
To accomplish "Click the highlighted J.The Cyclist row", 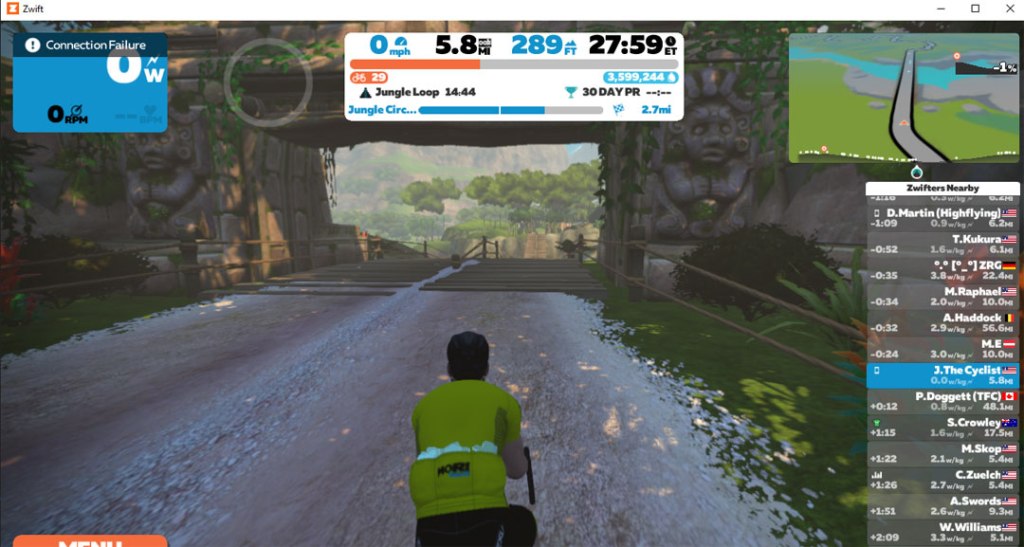I will (x=943, y=375).
